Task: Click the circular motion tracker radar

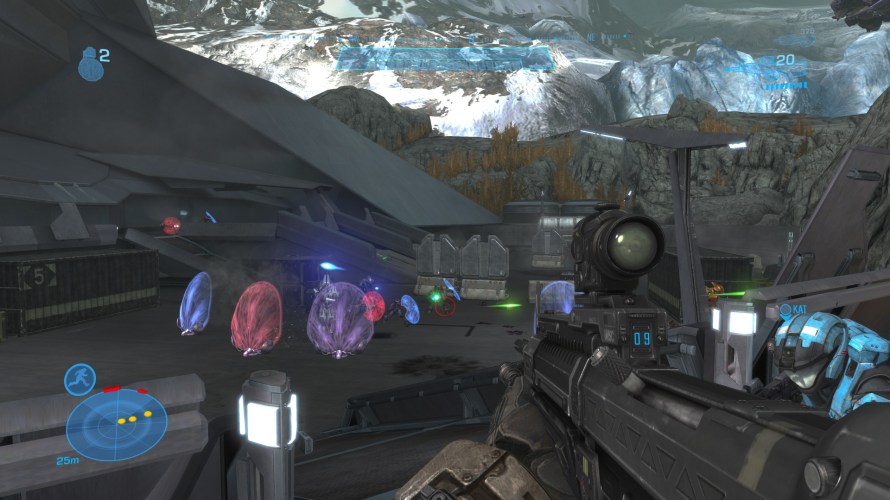Action: [117, 424]
